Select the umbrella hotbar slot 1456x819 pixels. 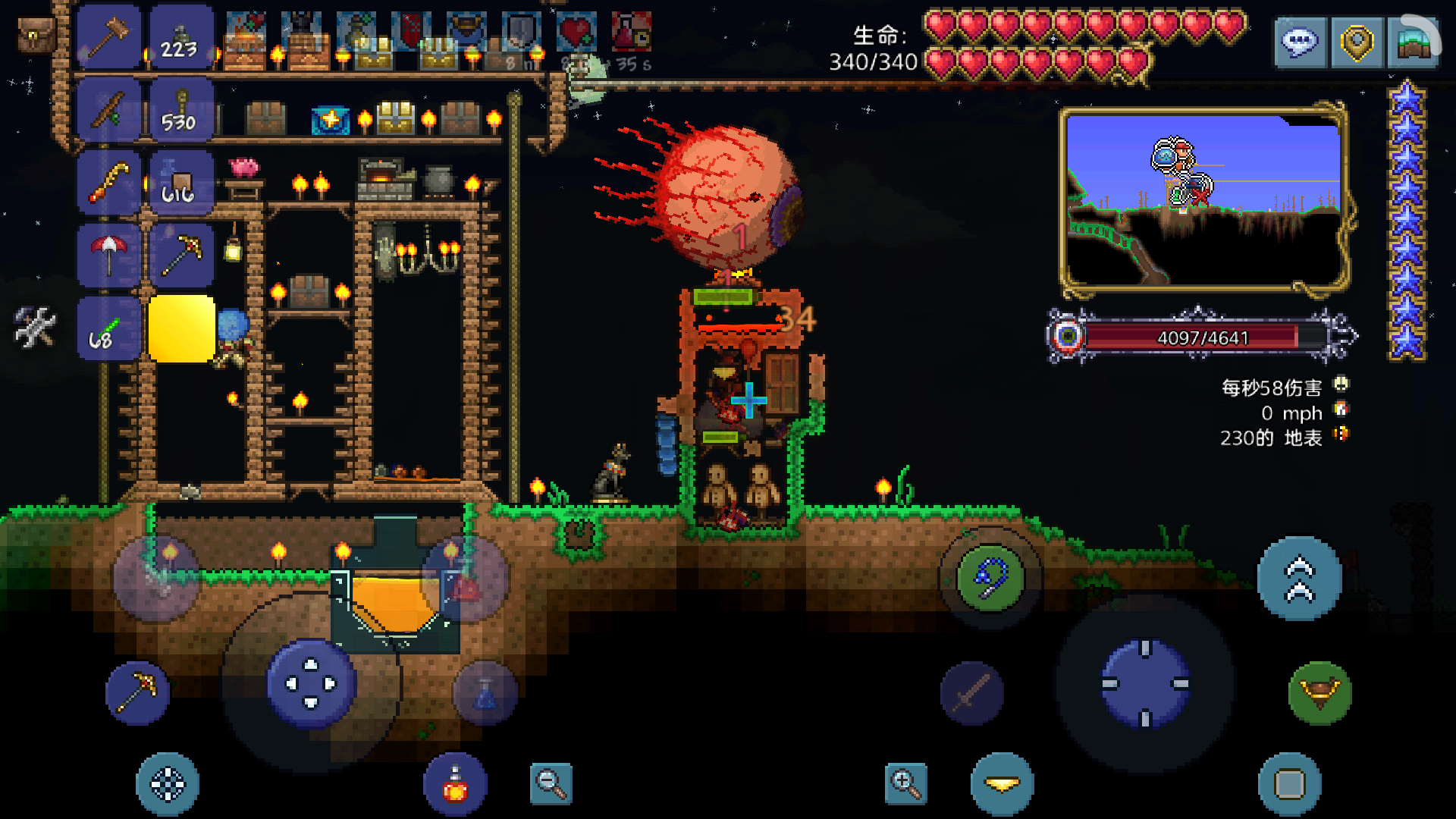tap(109, 254)
